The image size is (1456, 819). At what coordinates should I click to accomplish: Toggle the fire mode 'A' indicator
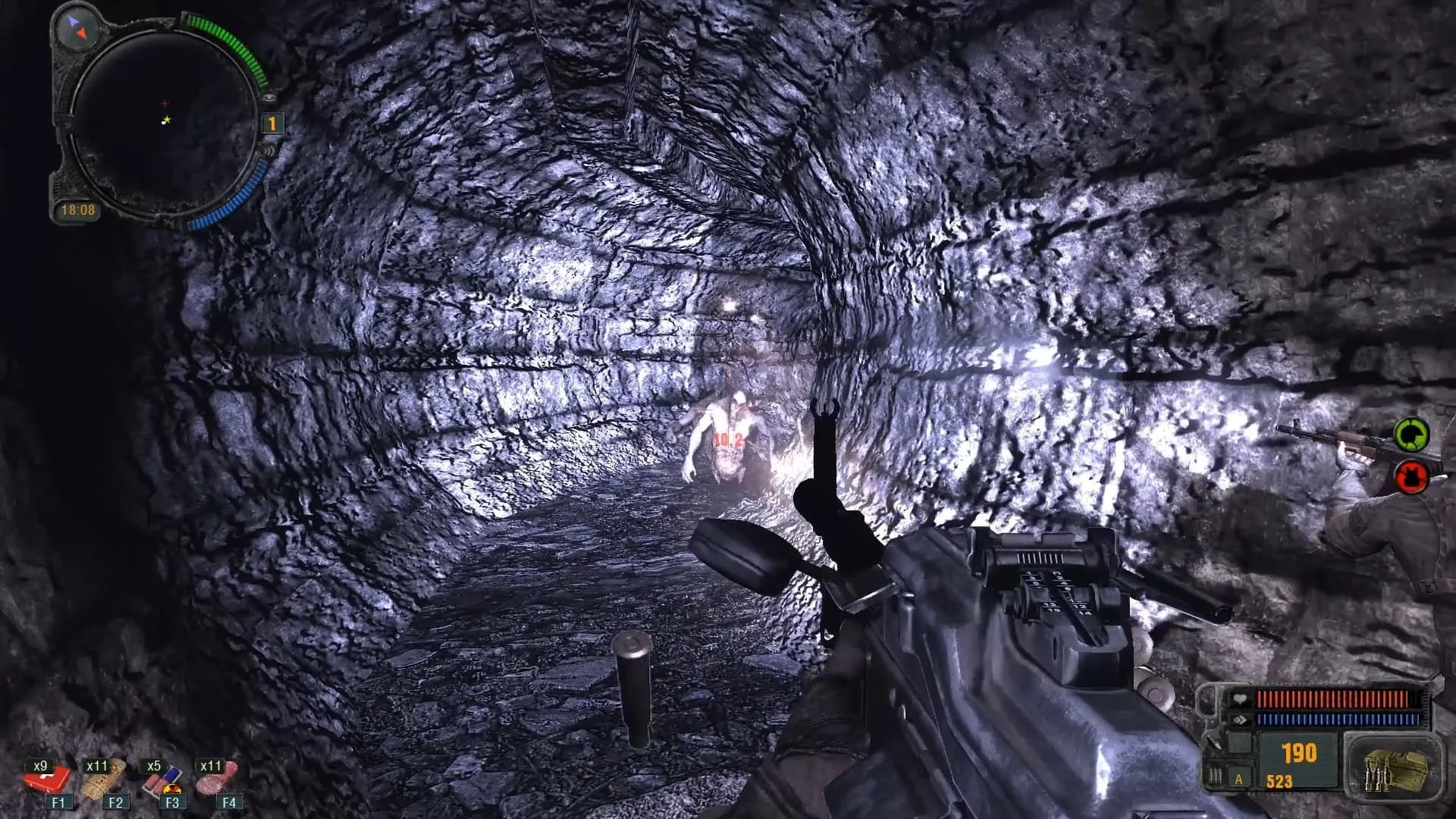(1239, 779)
